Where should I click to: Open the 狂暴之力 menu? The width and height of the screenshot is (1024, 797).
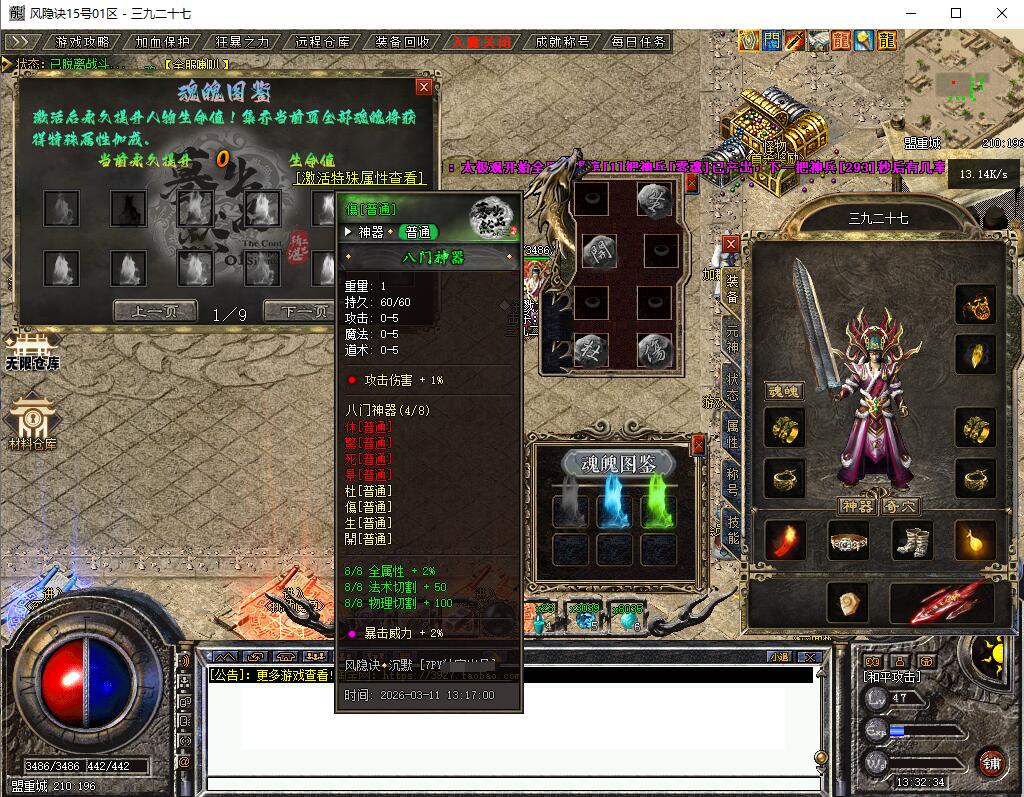(x=242, y=42)
